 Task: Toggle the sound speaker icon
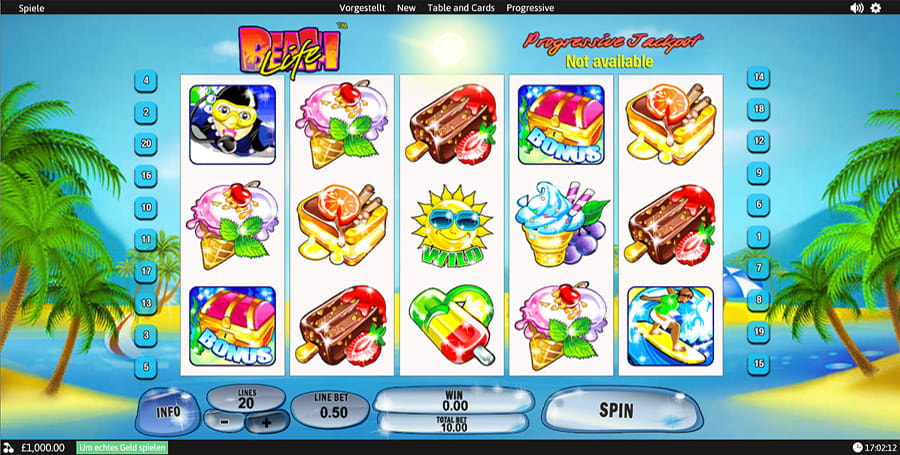tap(856, 8)
